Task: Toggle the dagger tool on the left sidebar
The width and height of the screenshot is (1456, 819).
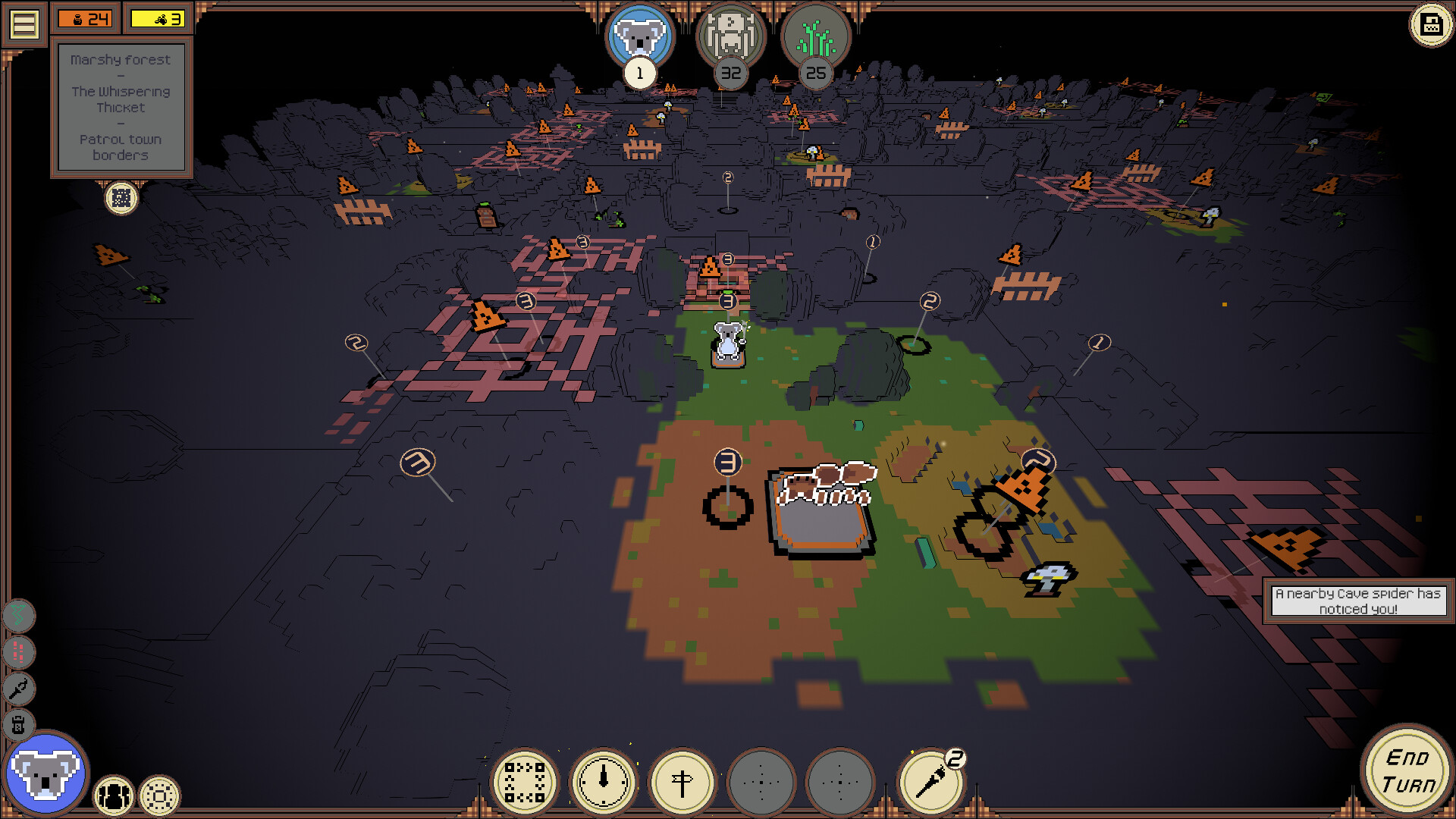Action: 17,689
